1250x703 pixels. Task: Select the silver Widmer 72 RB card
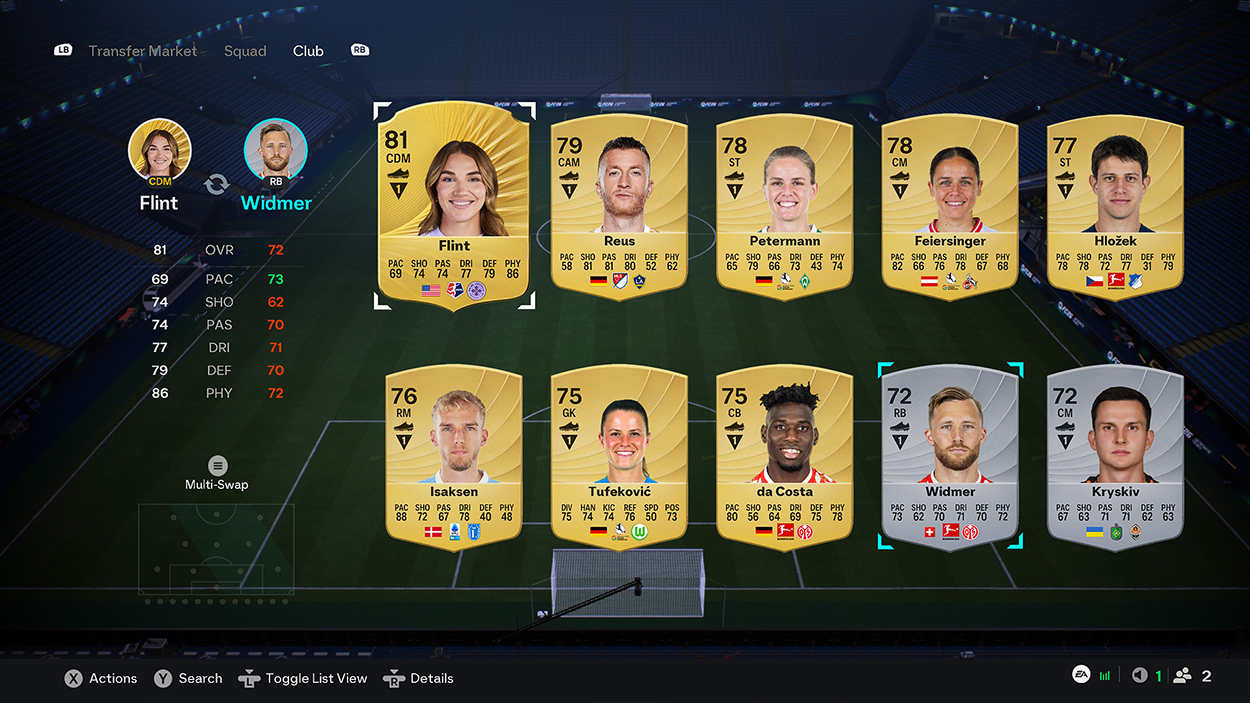pos(949,457)
